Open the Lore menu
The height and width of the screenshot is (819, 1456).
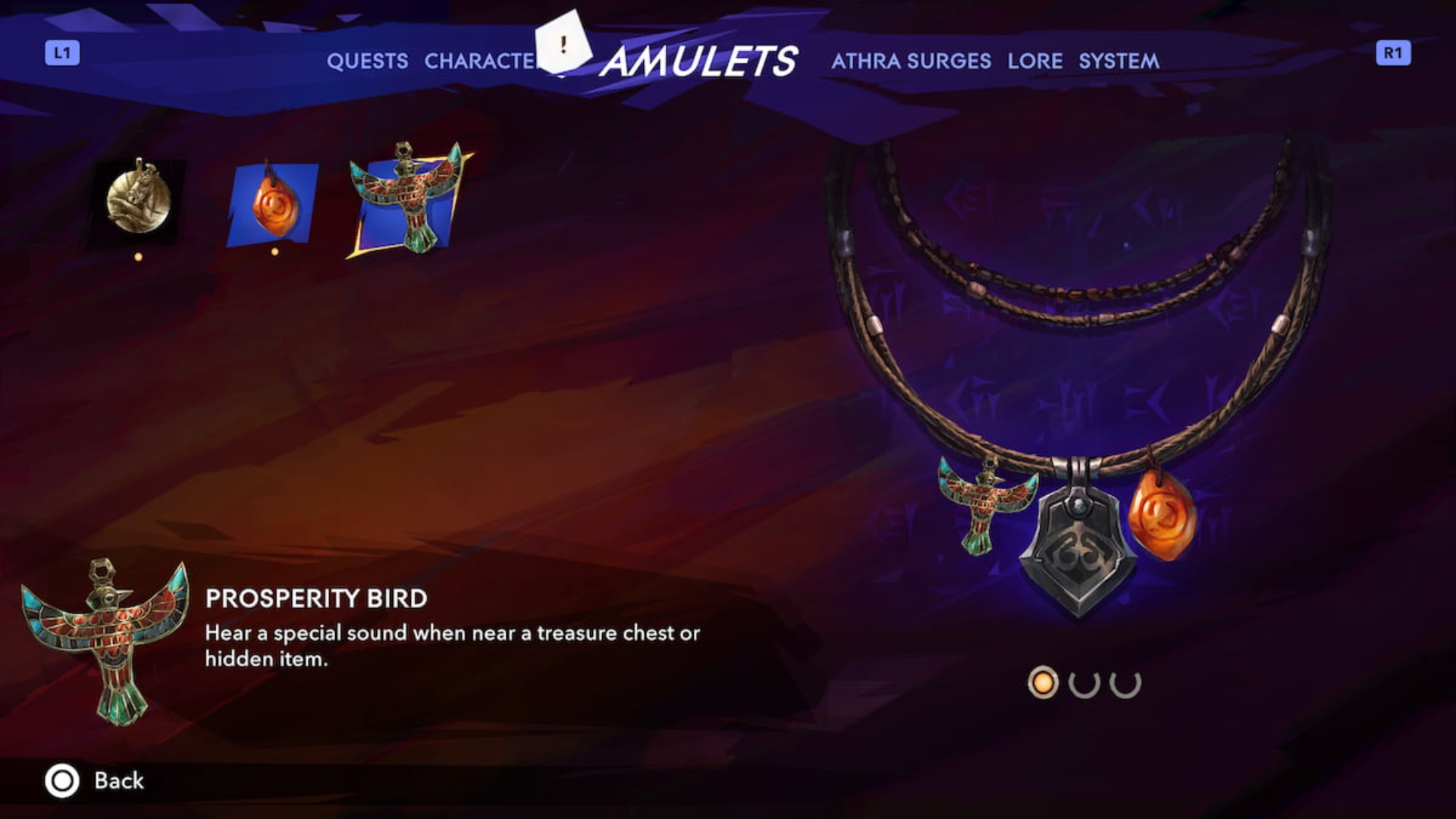pyautogui.click(x=1034, y=61)
